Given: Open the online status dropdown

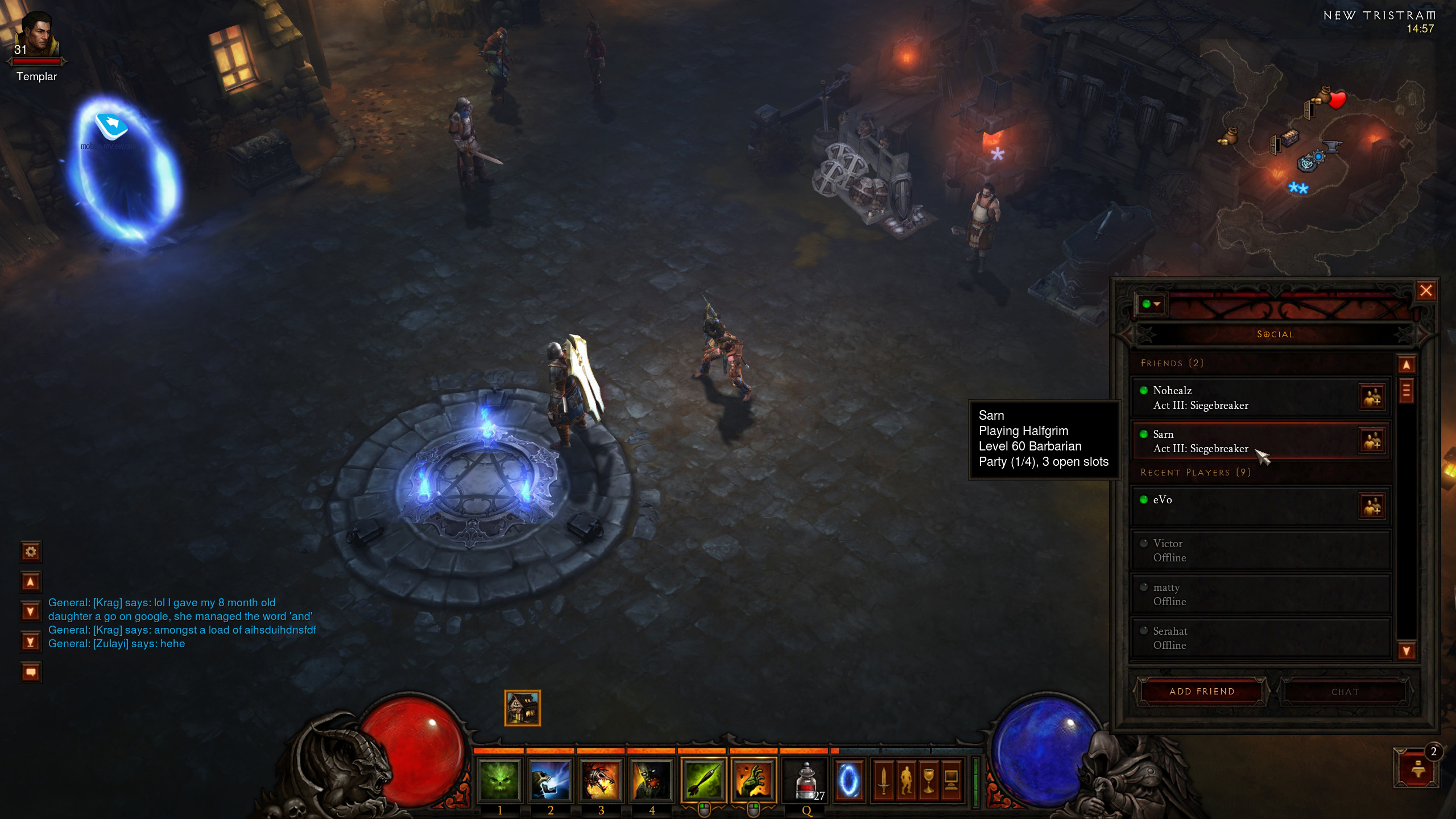Looking at the screenshot, I should [x=1151, y=304].
